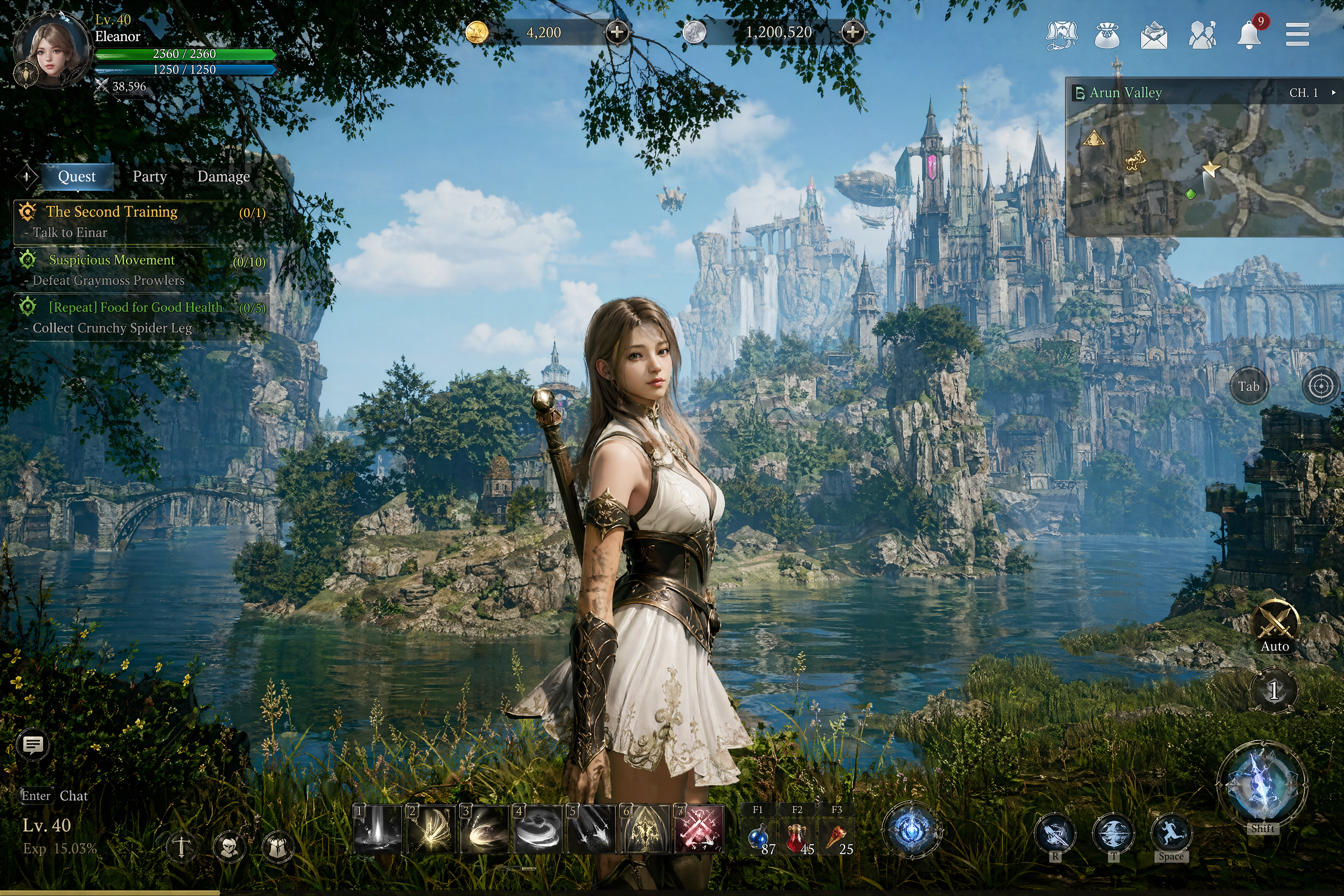
Task: Select the Suspicious Movement quest entry
Action: coord(112,260)
